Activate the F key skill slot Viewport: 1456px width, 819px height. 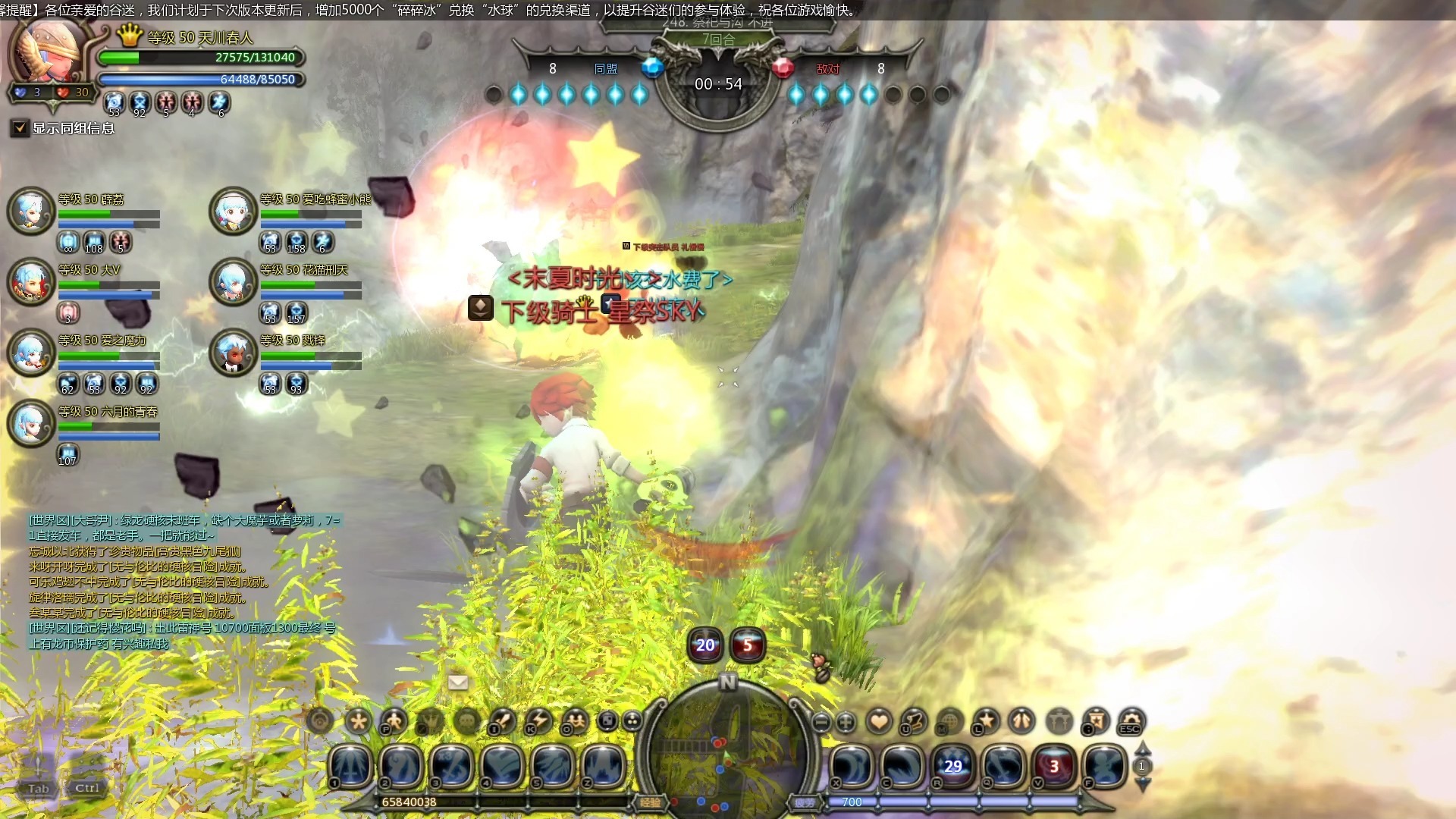pyautogui.click(x=1104, y=766)
